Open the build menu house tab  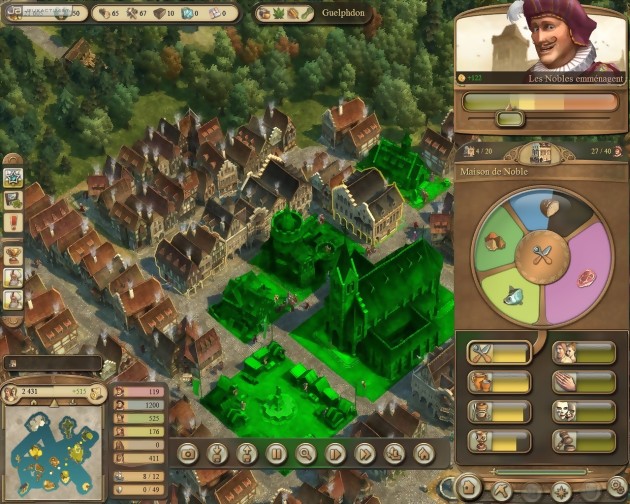click(x=469, y=487)
